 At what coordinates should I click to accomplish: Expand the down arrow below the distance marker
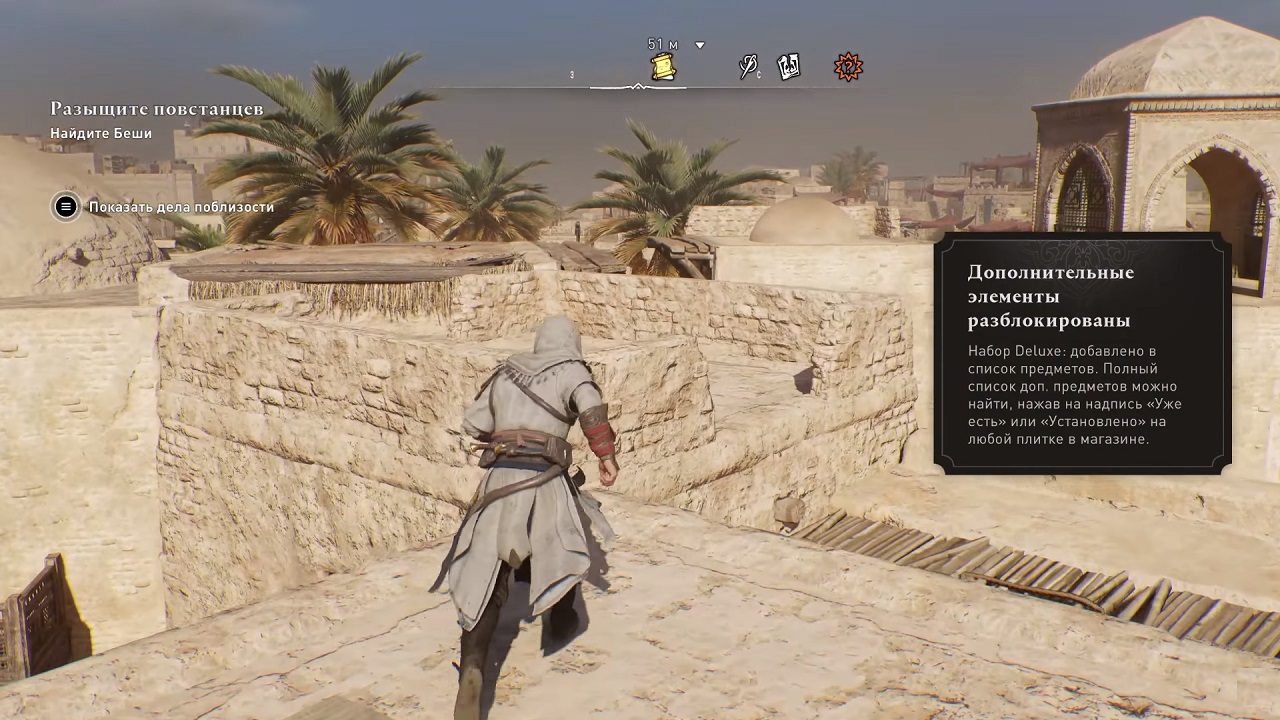[699, 44]
